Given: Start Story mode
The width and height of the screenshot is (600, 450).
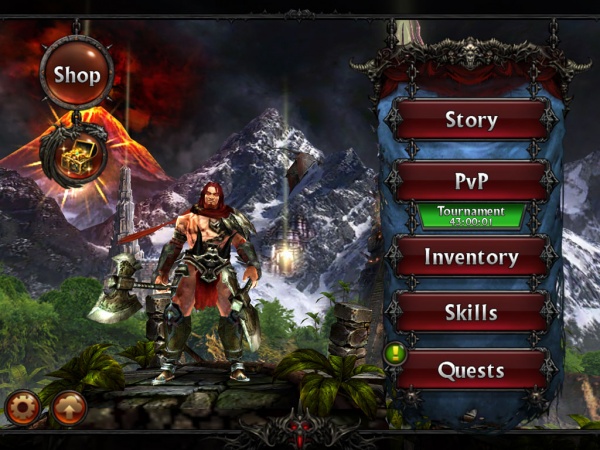Looking at the screenshot, I should [x=471, y=120].
